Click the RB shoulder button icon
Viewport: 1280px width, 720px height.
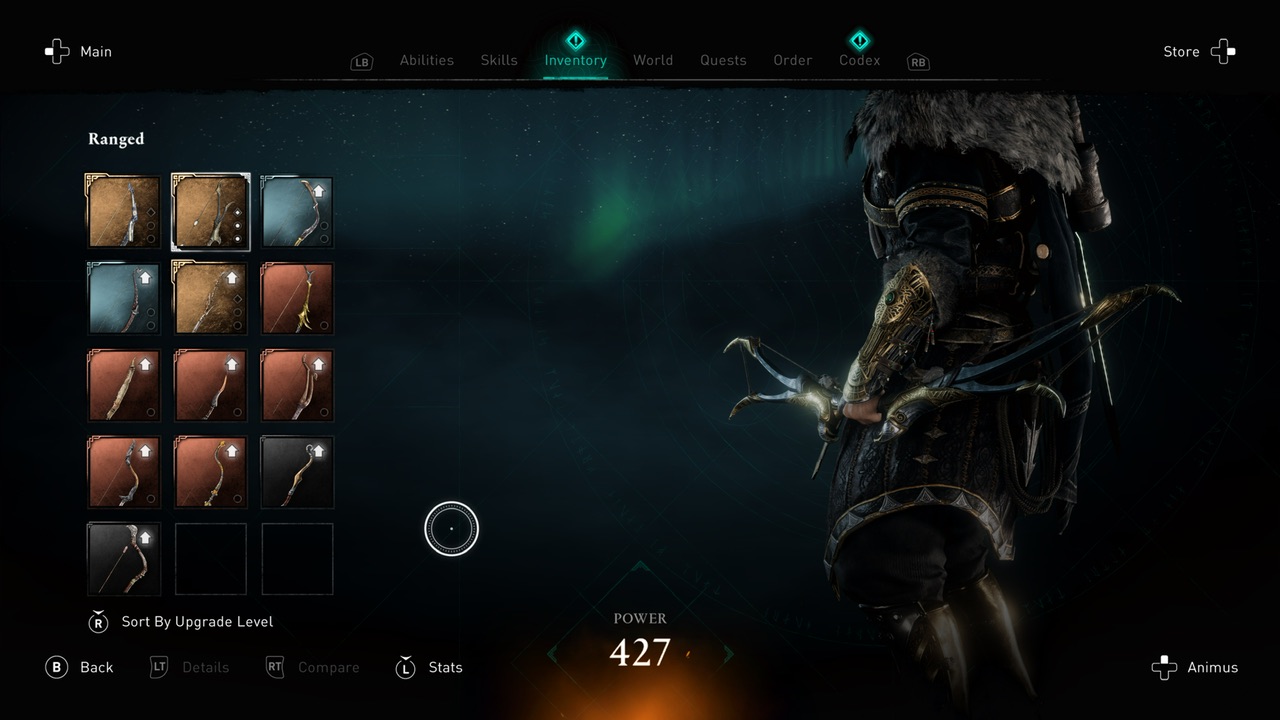point(918,61)
